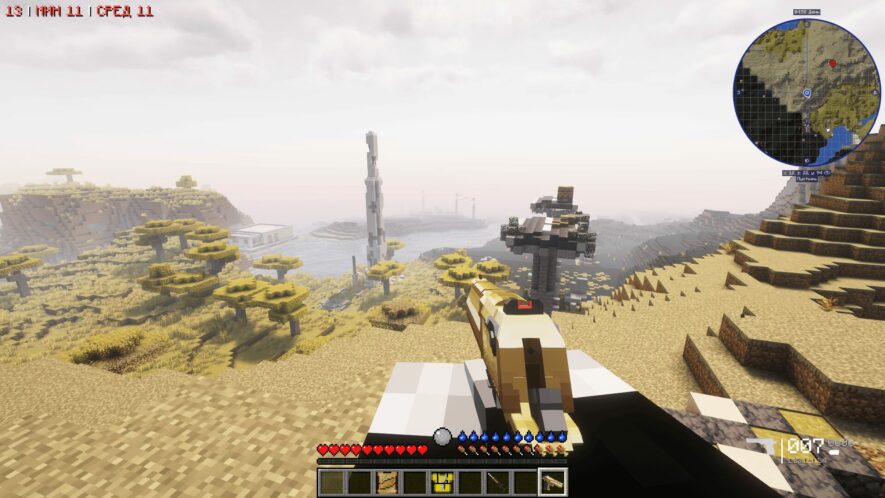Select the map item hotbar slot
885x498 pixels.
(x=386, y=482)
